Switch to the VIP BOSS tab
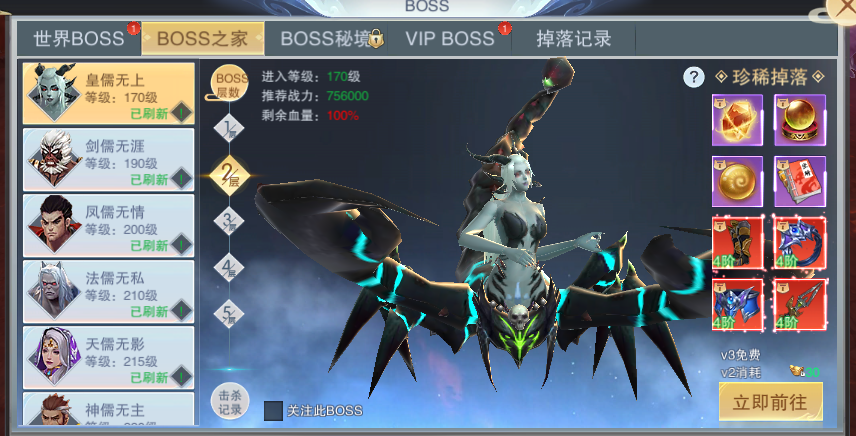856x436 pixels. [x=450, y=39]
